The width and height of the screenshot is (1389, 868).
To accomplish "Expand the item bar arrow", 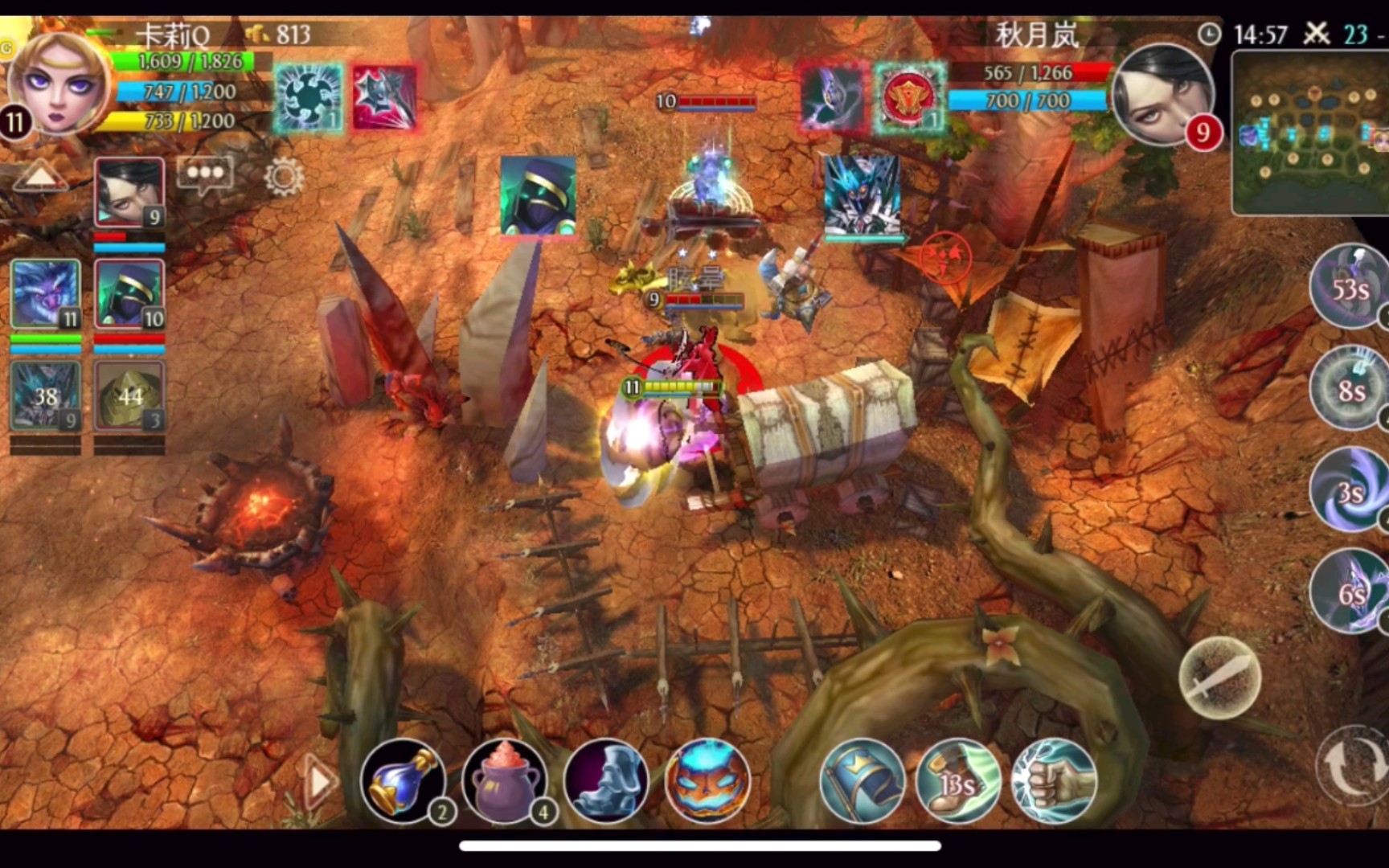I will click(x=320, y=780).
